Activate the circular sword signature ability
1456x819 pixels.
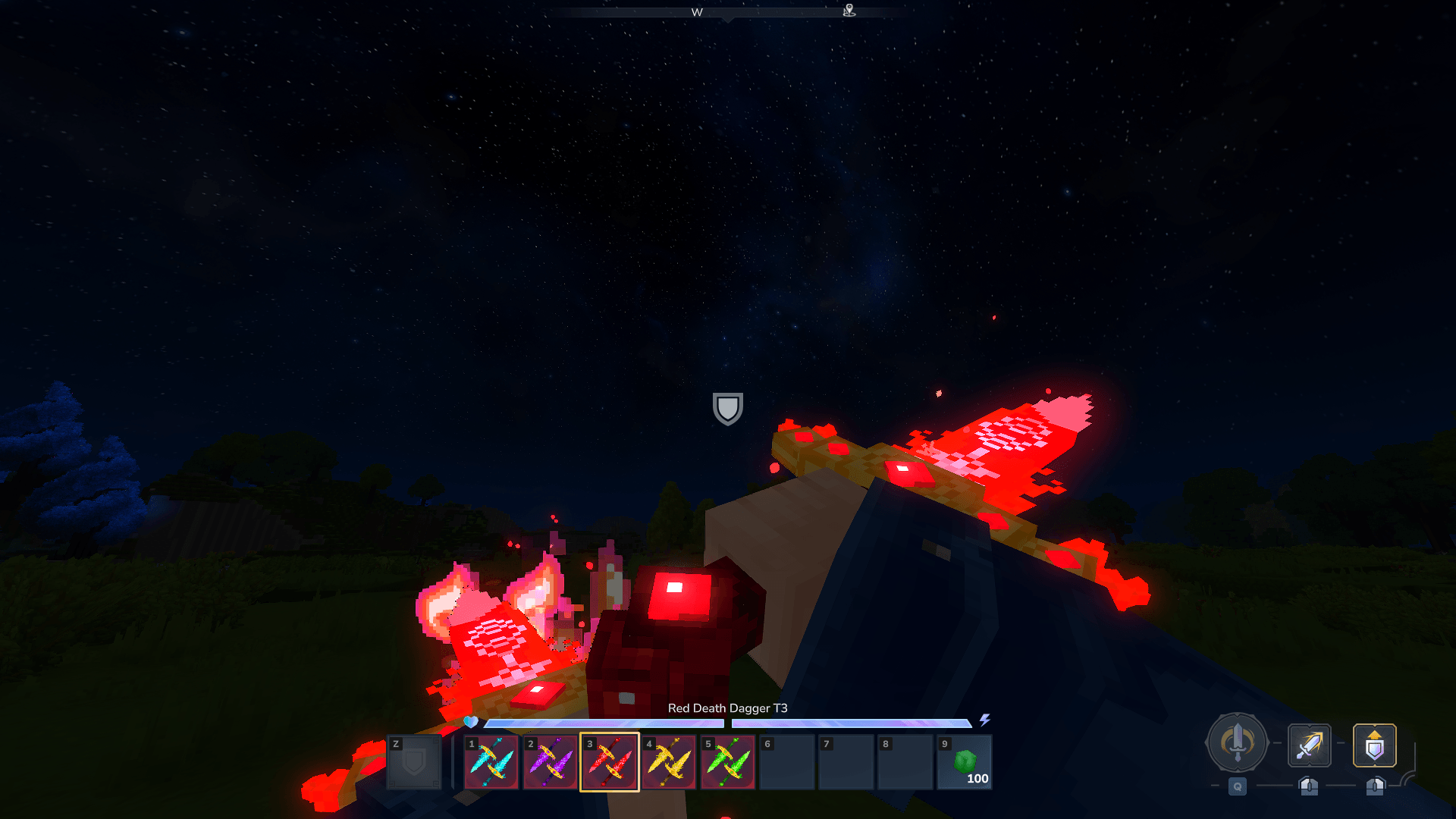tap(1237, 743)
